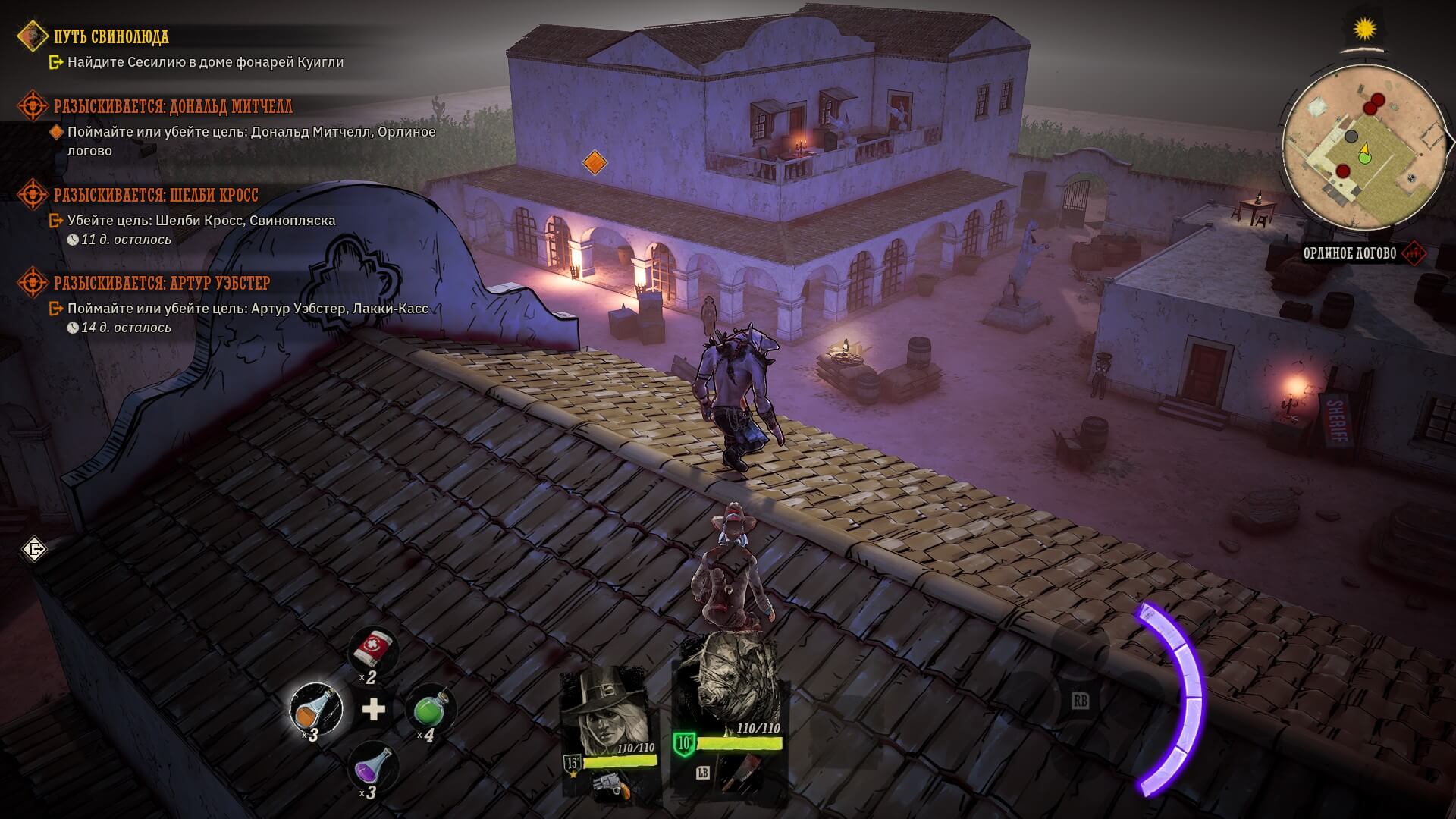This screenshot has height=819, width=1456.
Task: Click the orange diamond quest marker
Action: coord(595,162)
